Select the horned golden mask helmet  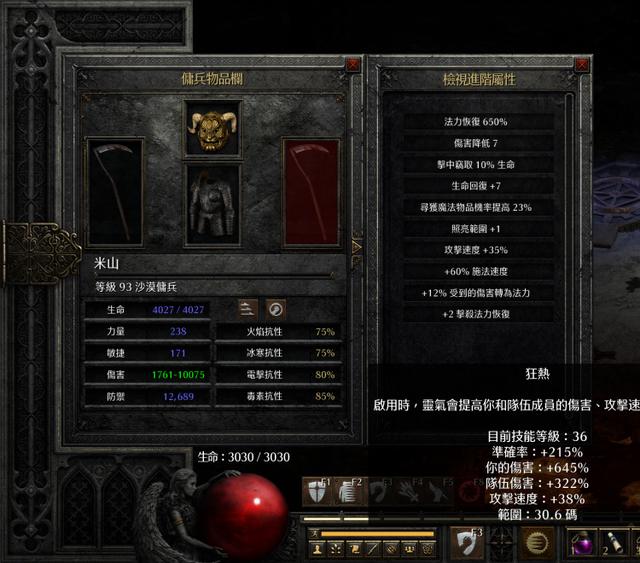[x=212, y=127]
